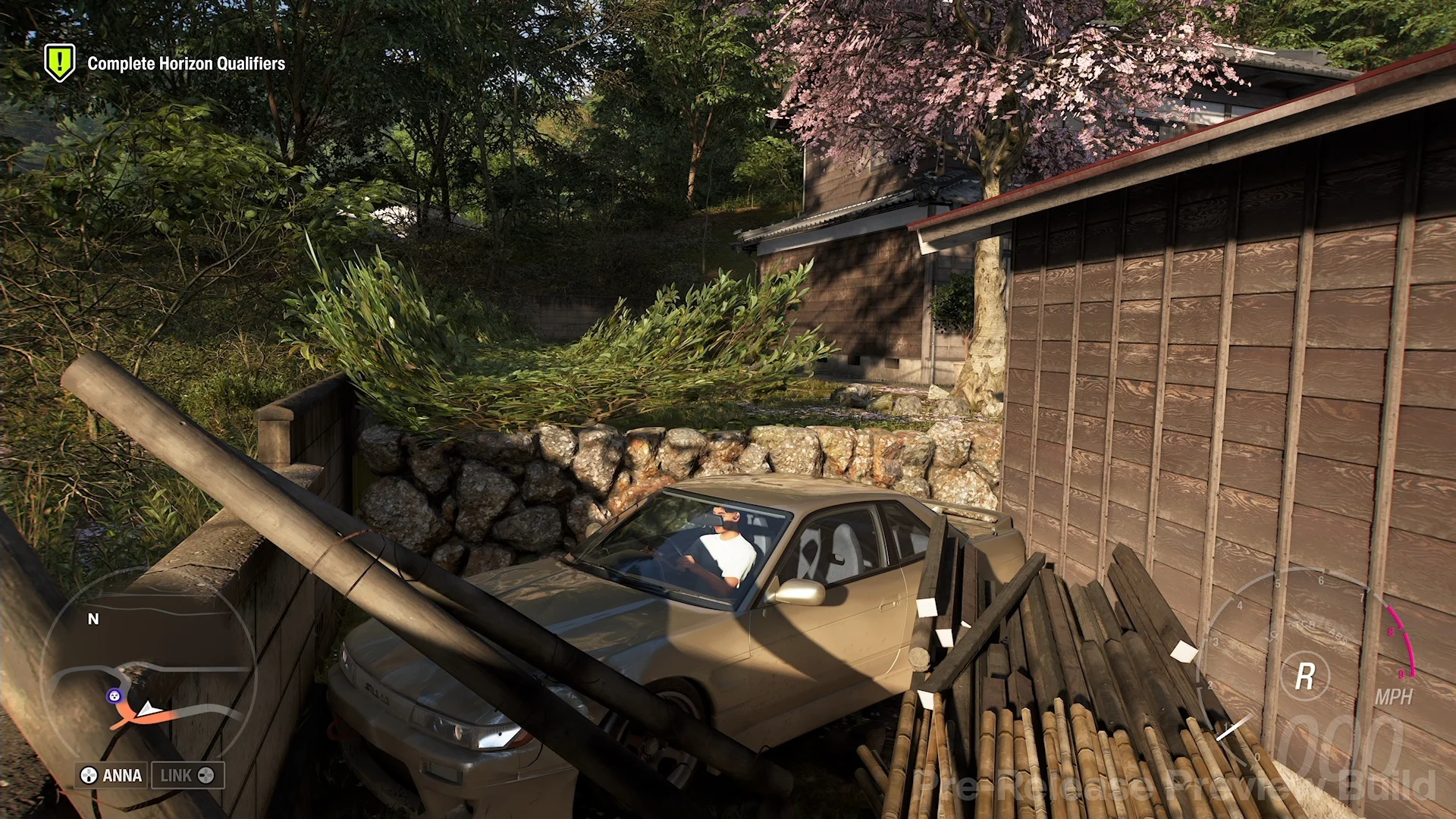Open the Complete Horizon Qualifiers objective
The width and height of the screenshot is (1456, 819).
pyautogui.click(x=186, y=64)
